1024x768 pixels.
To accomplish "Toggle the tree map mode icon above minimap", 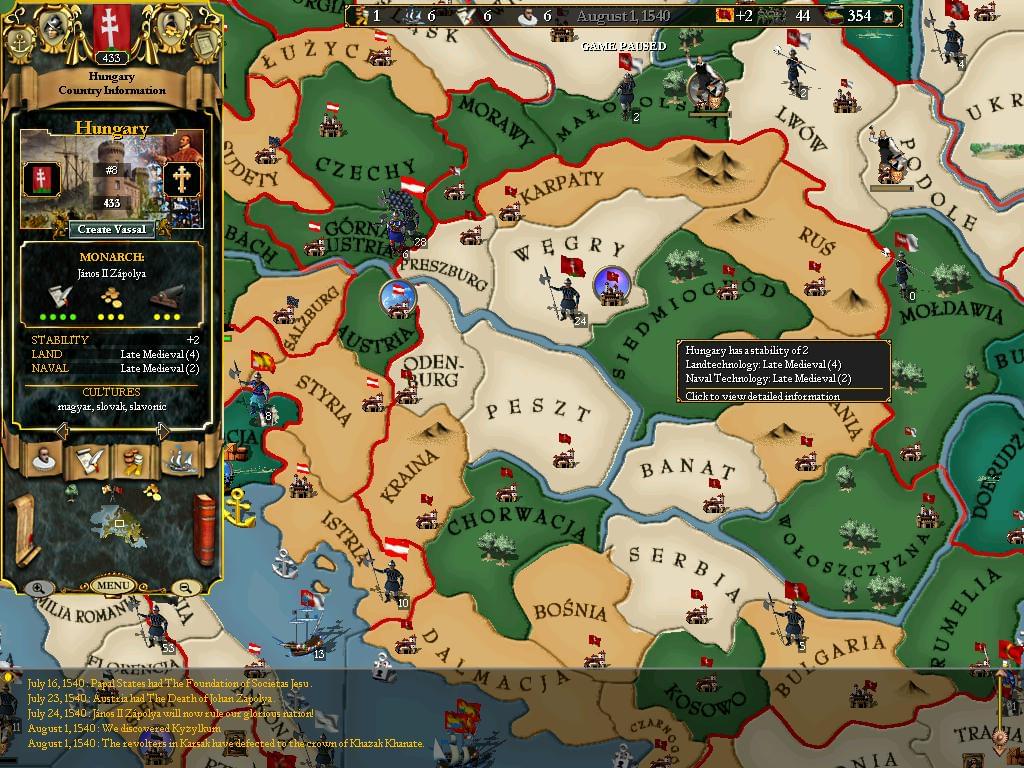I will [x=71, y=491].
